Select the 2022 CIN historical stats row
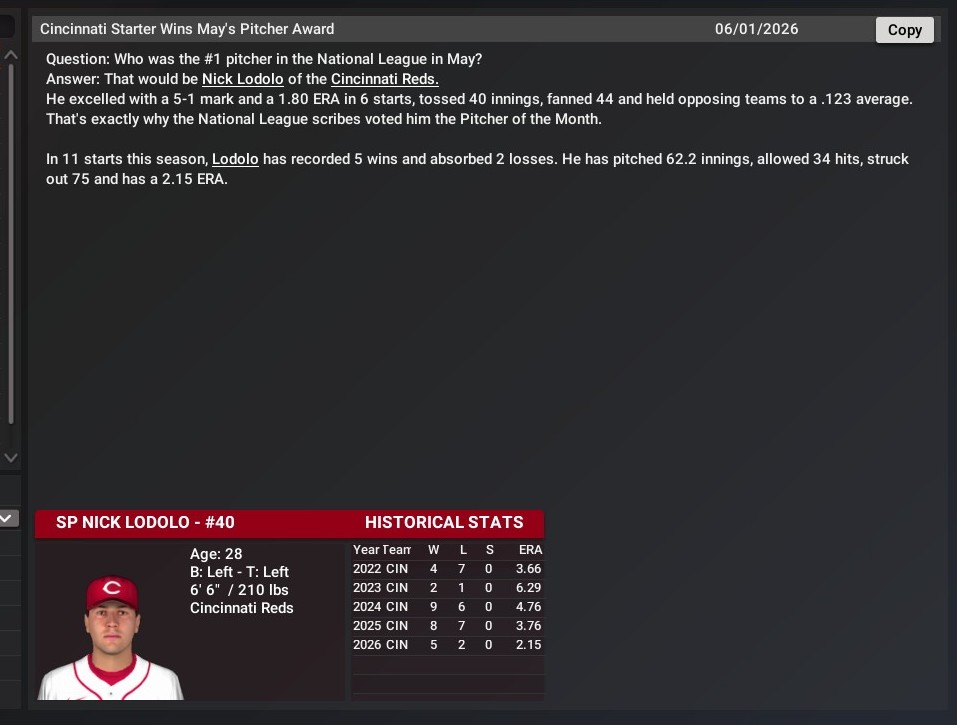957x725 pixels. 446,569
